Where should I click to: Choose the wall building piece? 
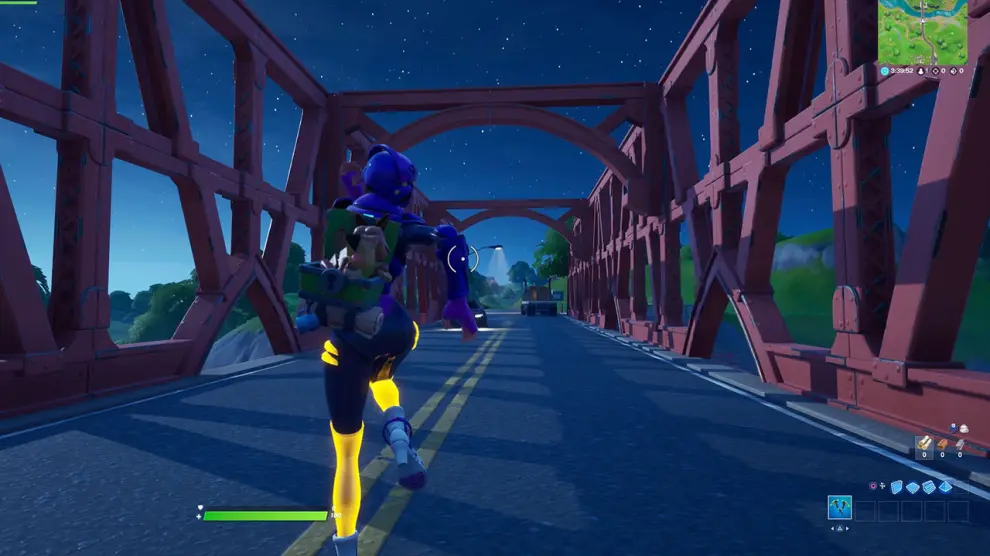(898, 487)
